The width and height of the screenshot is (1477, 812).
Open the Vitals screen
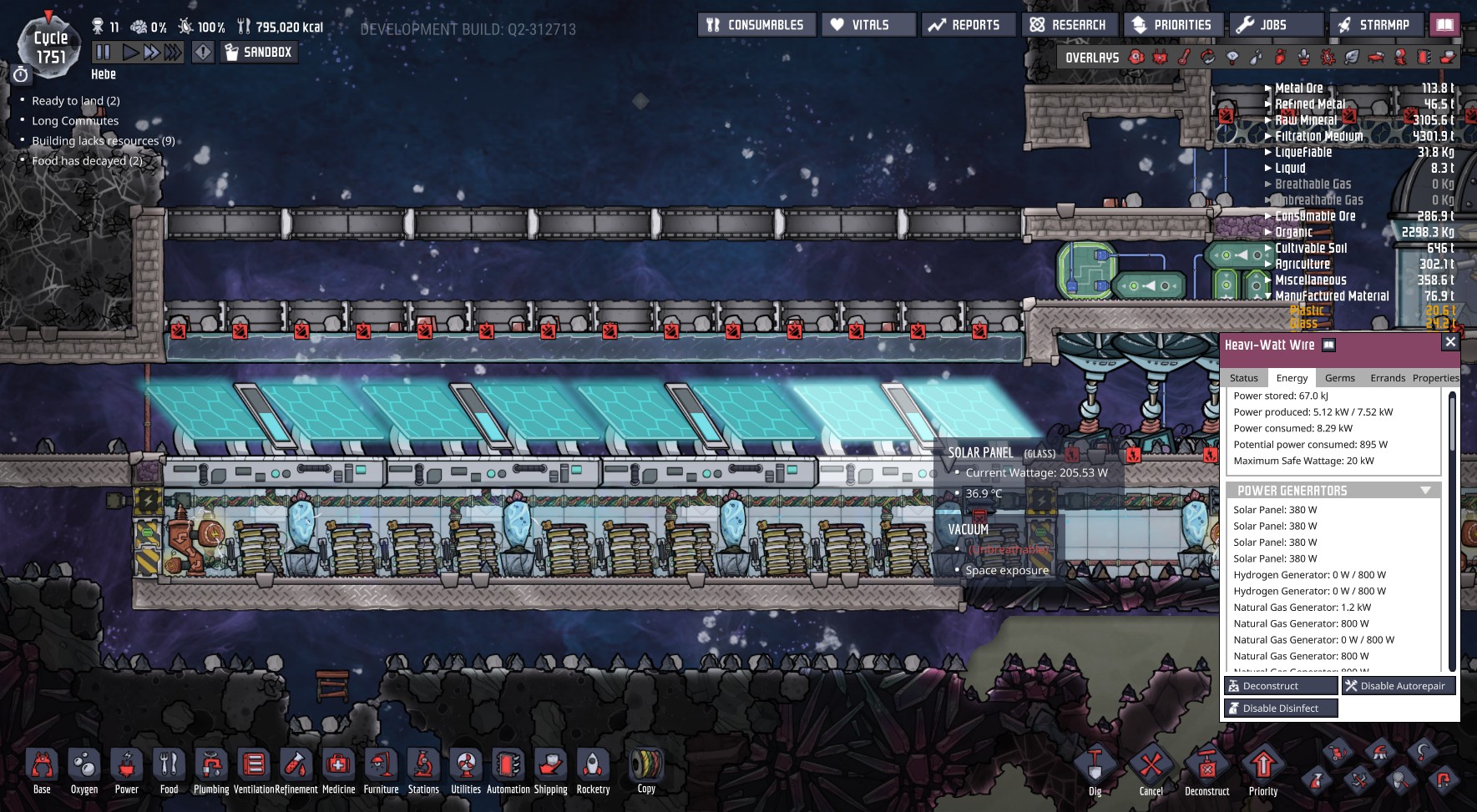(x=868, y=25)
